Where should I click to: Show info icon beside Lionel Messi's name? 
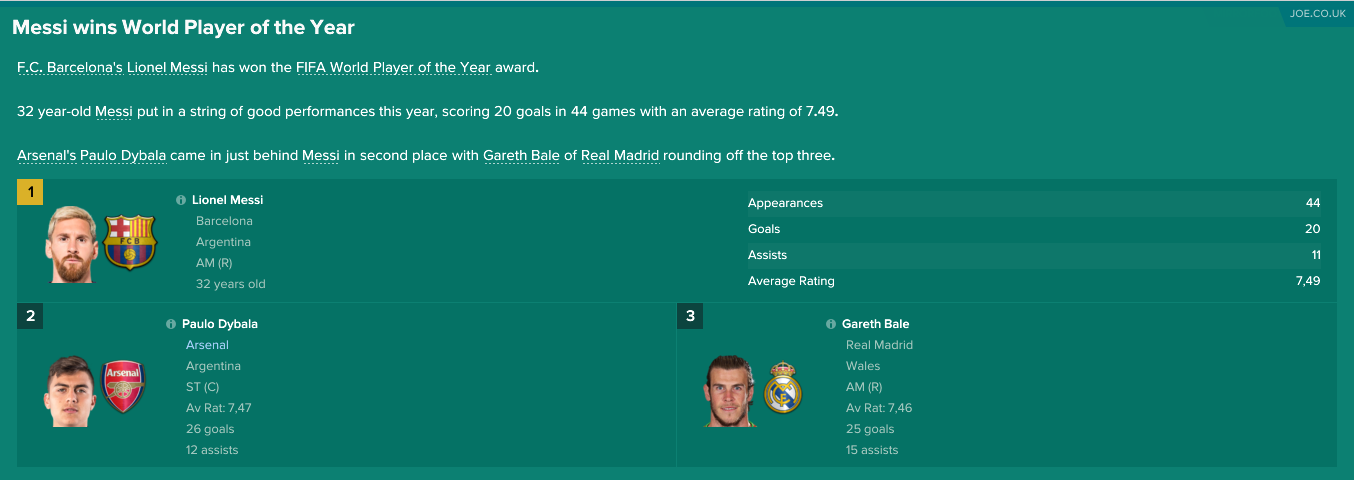(181, 200)
